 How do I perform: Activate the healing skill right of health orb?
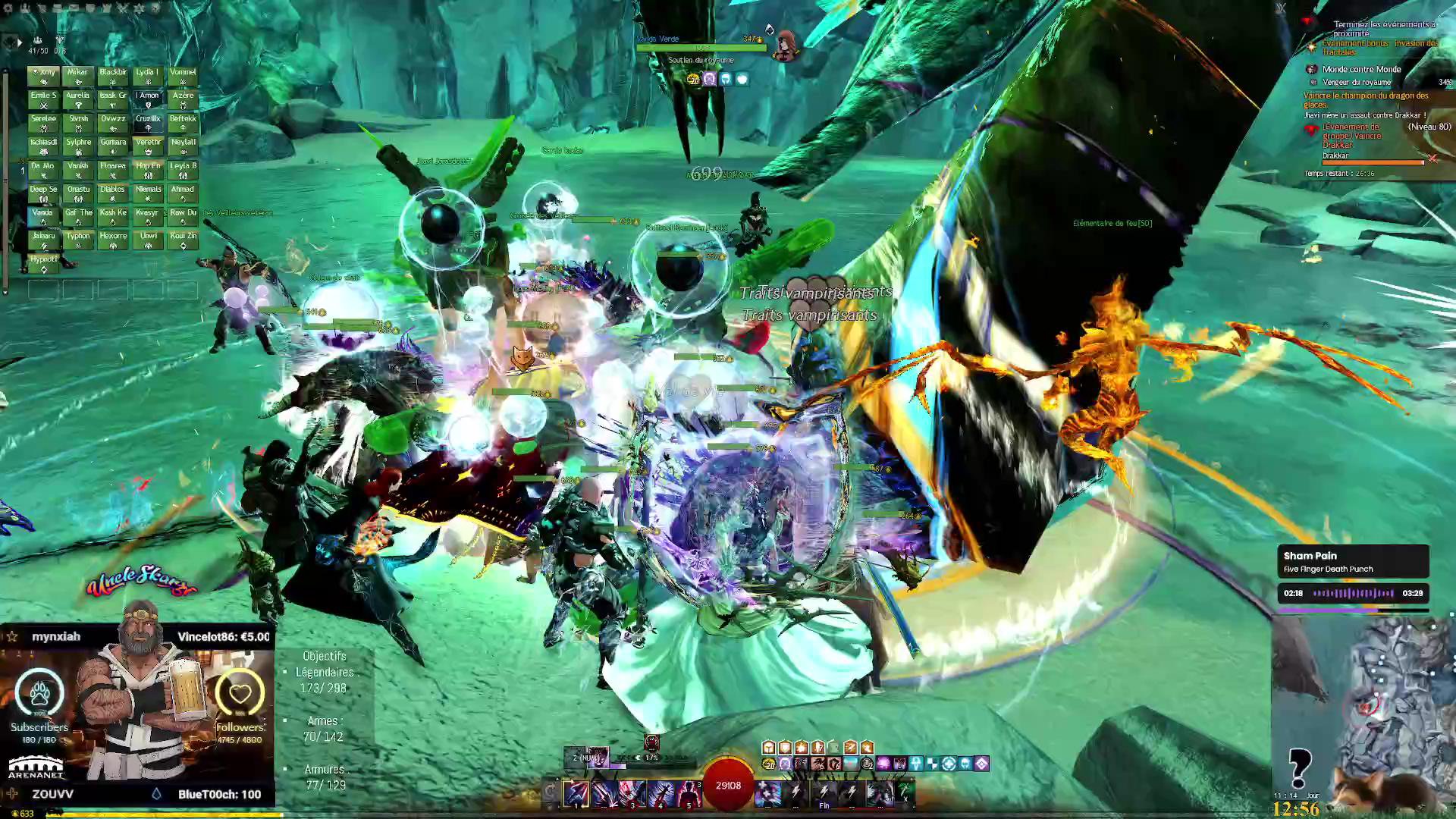(x=767, y=793)
